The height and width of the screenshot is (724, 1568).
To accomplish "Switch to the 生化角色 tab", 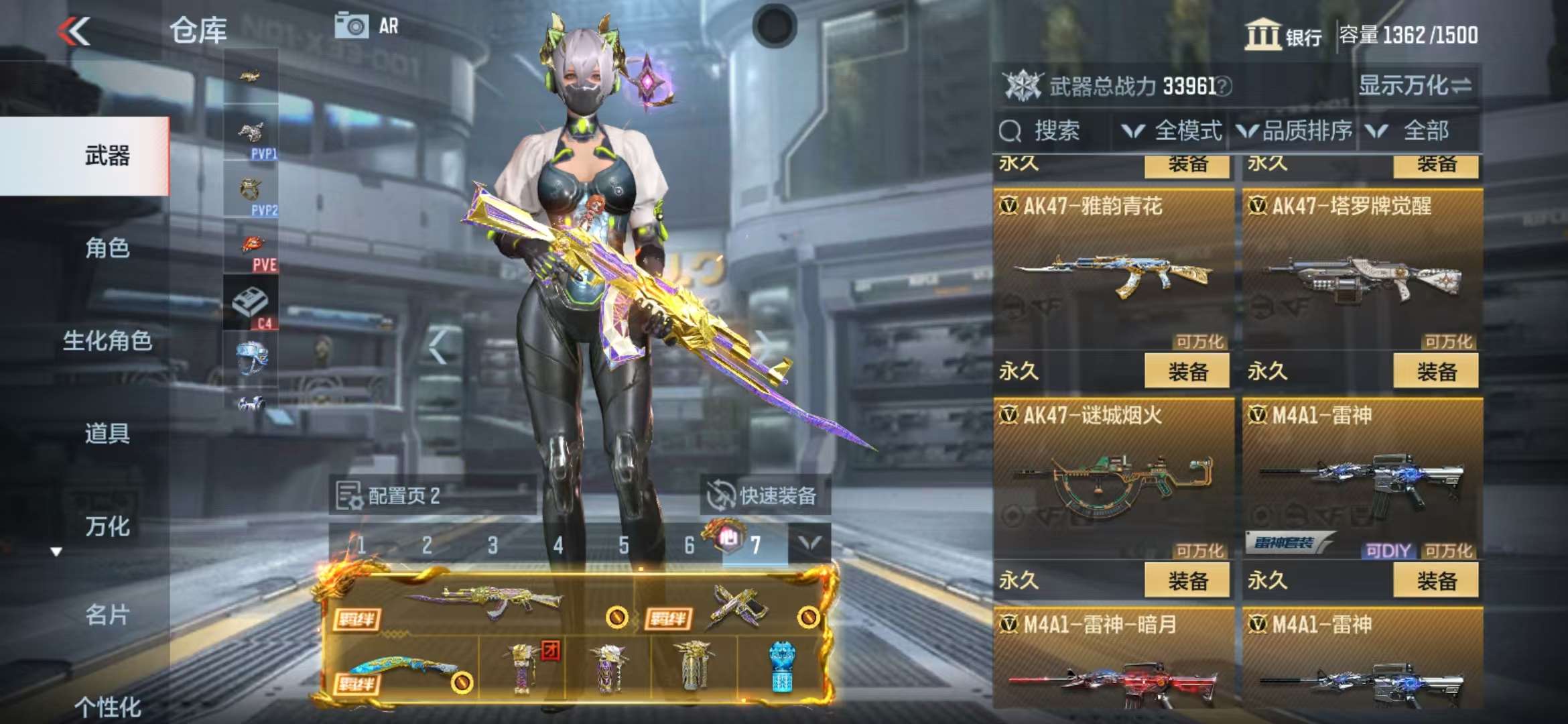I will [107, 341].
